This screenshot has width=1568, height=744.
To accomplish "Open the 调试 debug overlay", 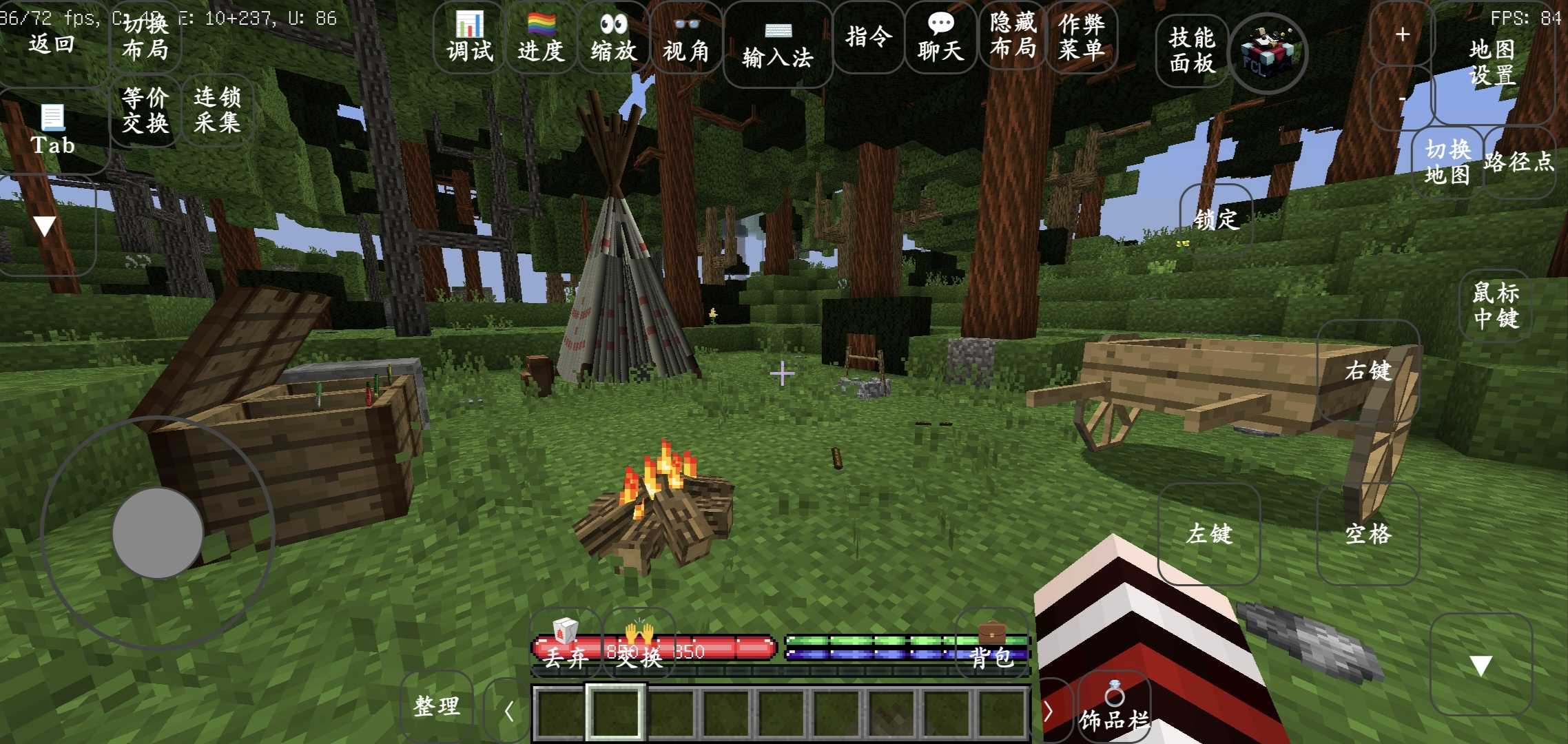I will pyautogui.click(x=469, y=38).
